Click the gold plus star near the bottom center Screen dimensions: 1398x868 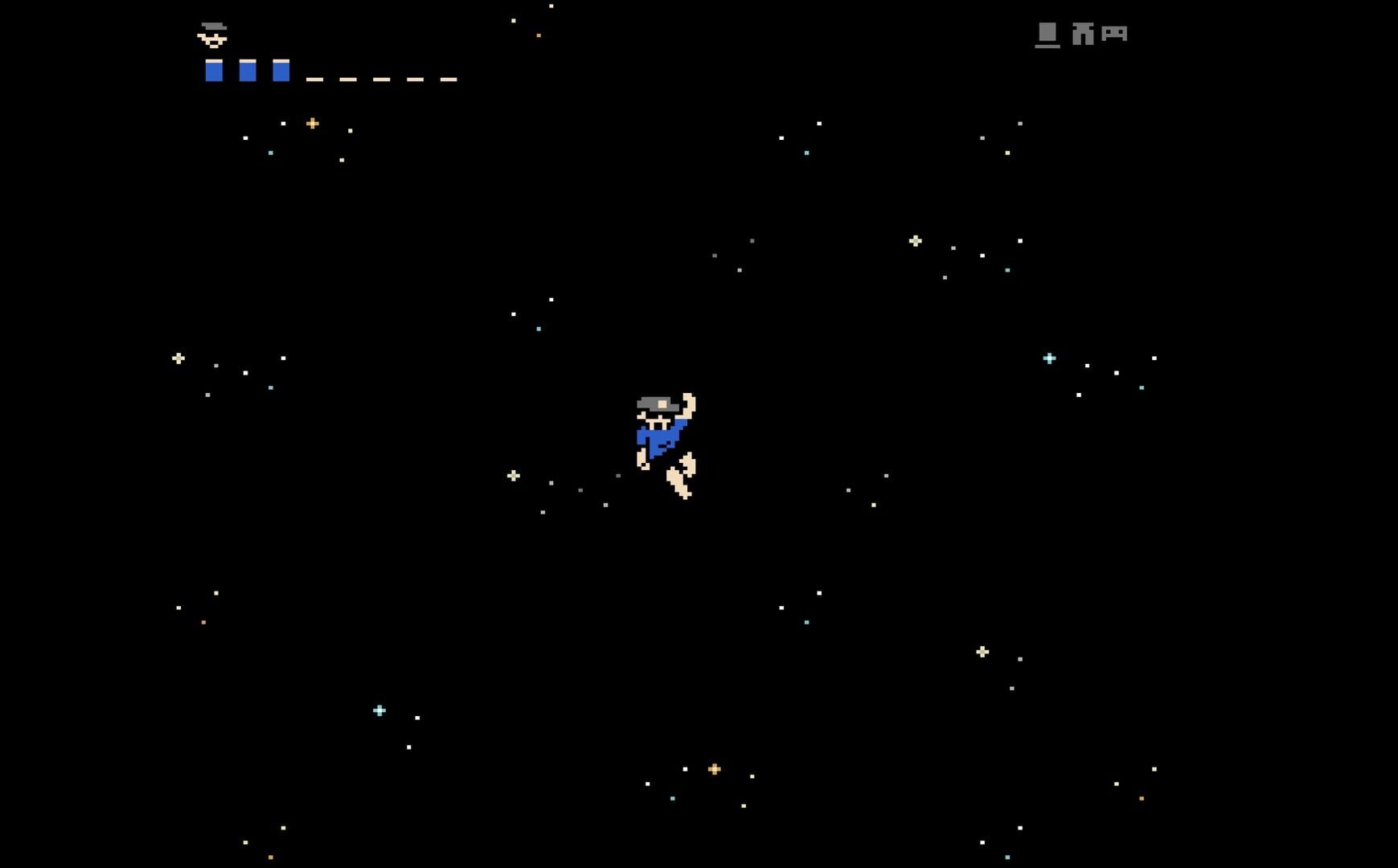(714, 768)
